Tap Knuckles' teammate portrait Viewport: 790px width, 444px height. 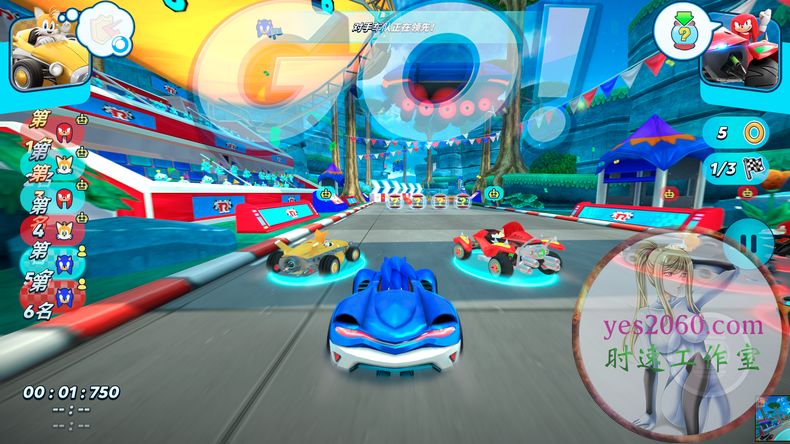pos(741,52)
